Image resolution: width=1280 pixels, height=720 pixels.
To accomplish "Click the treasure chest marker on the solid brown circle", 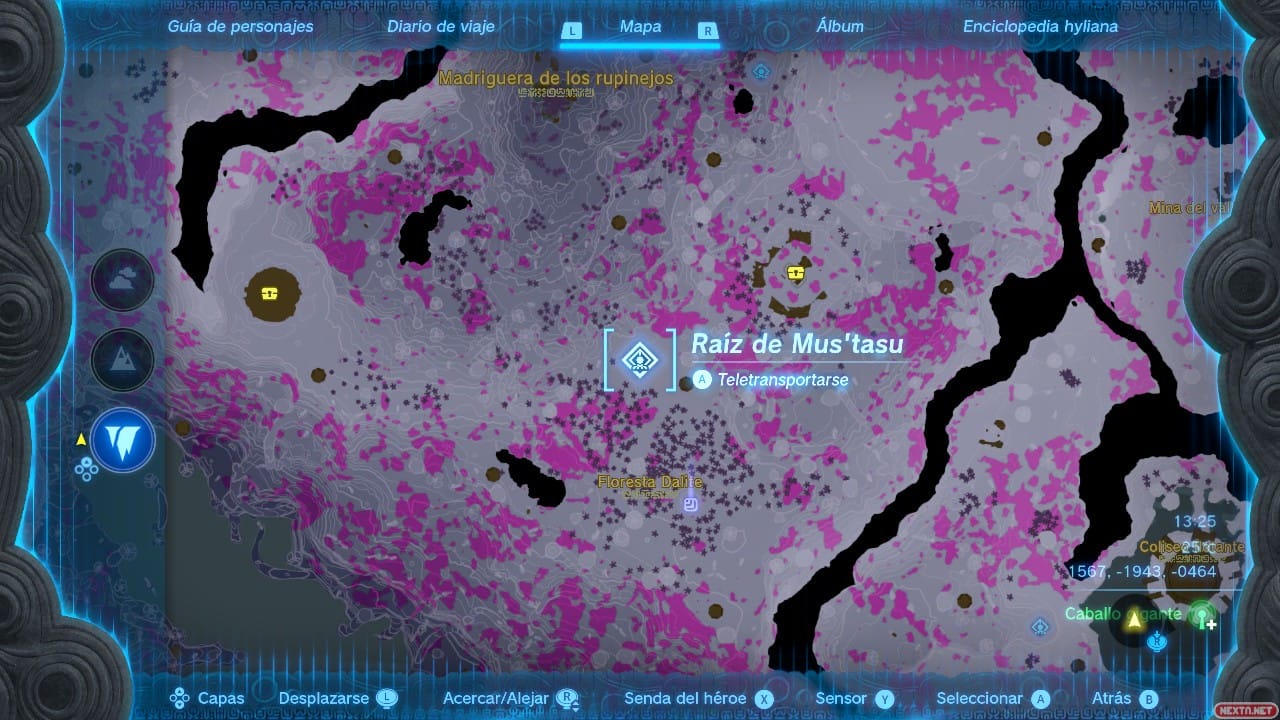I will coord(271,293).
